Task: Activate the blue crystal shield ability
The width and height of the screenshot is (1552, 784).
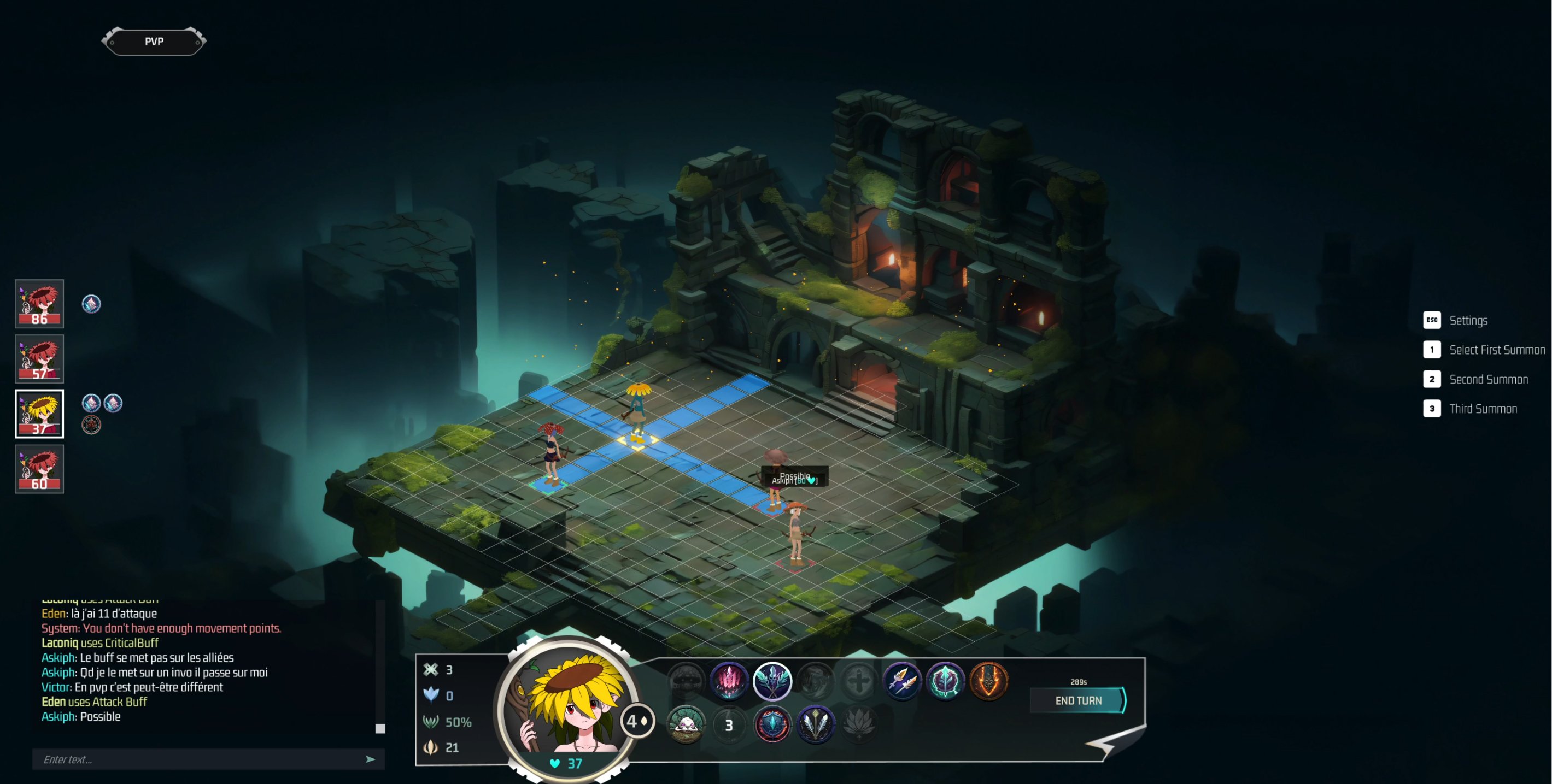Action: pos(772,724)
